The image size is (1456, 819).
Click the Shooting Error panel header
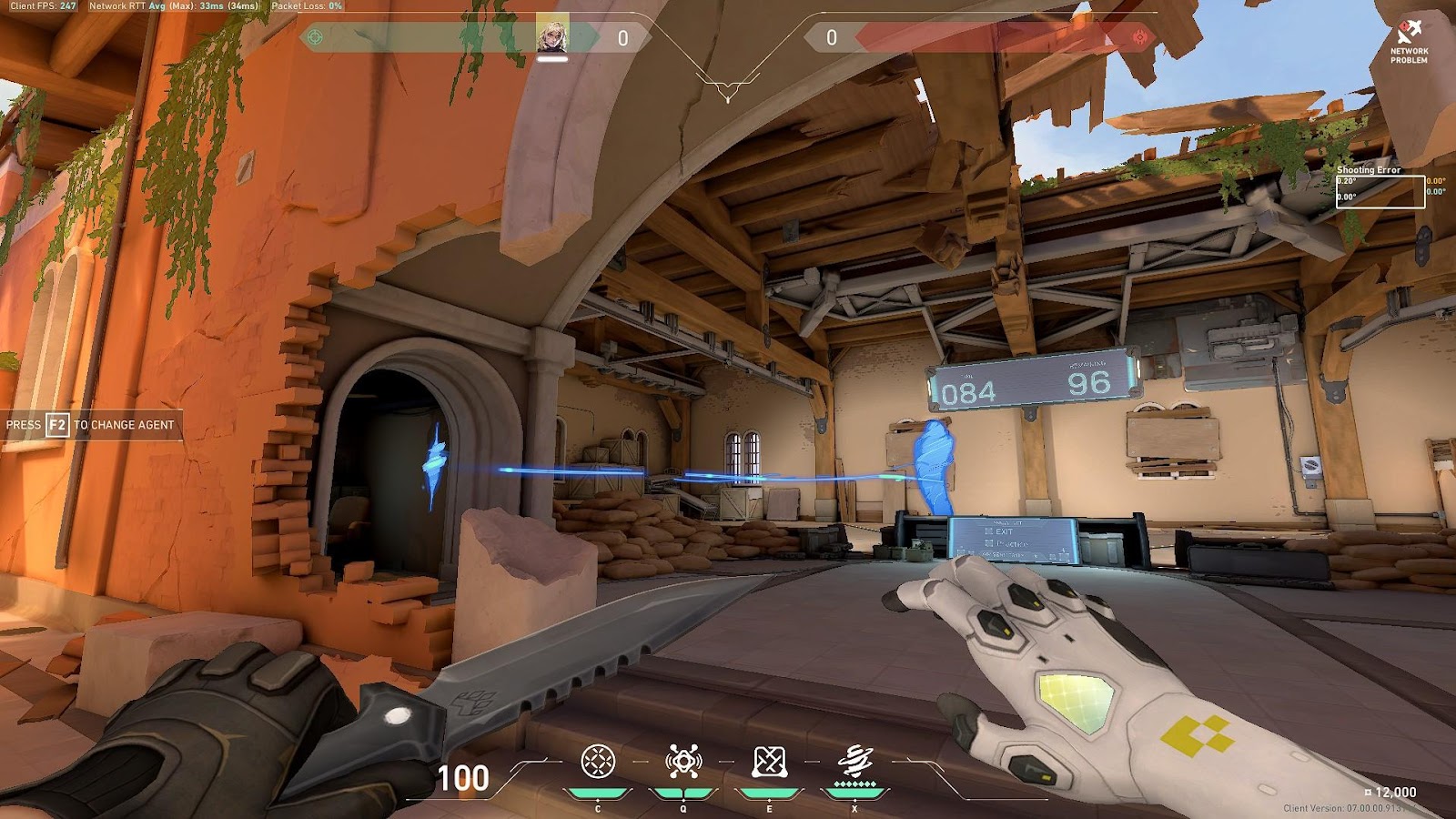[1369, 171]
